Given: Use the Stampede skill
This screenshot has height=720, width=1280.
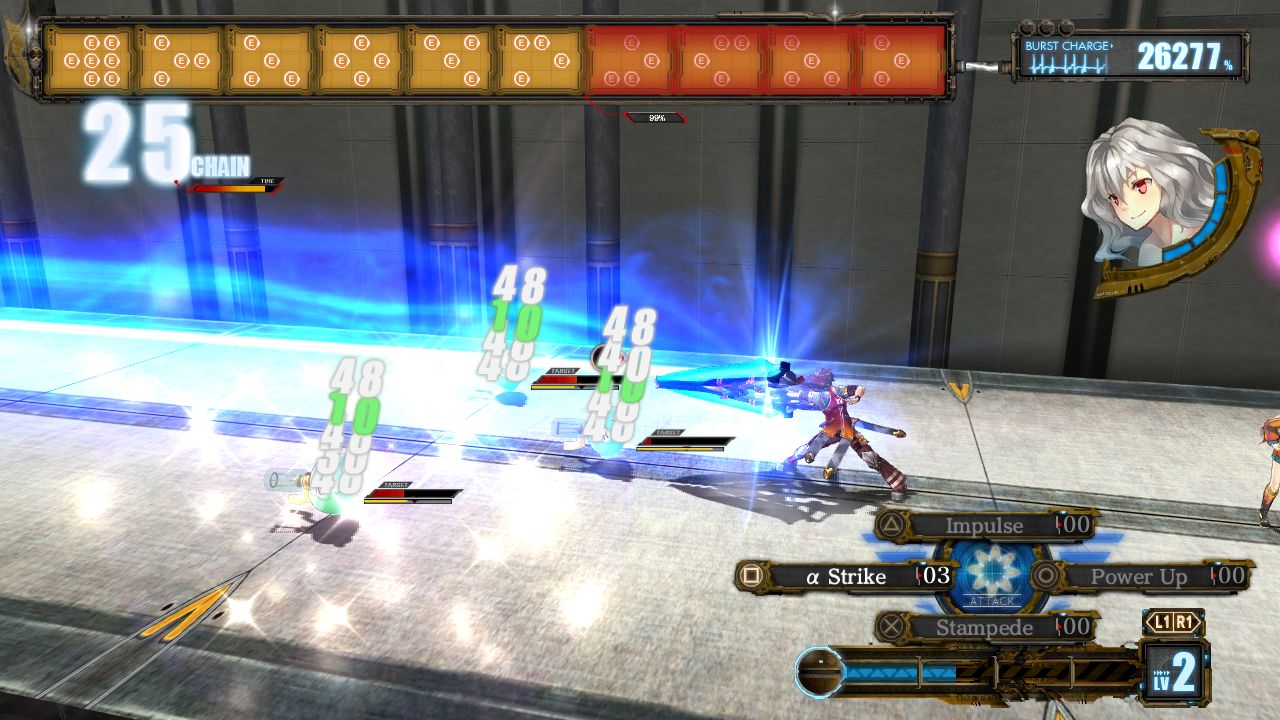Looking at the screenshot, I should (984, 628).
